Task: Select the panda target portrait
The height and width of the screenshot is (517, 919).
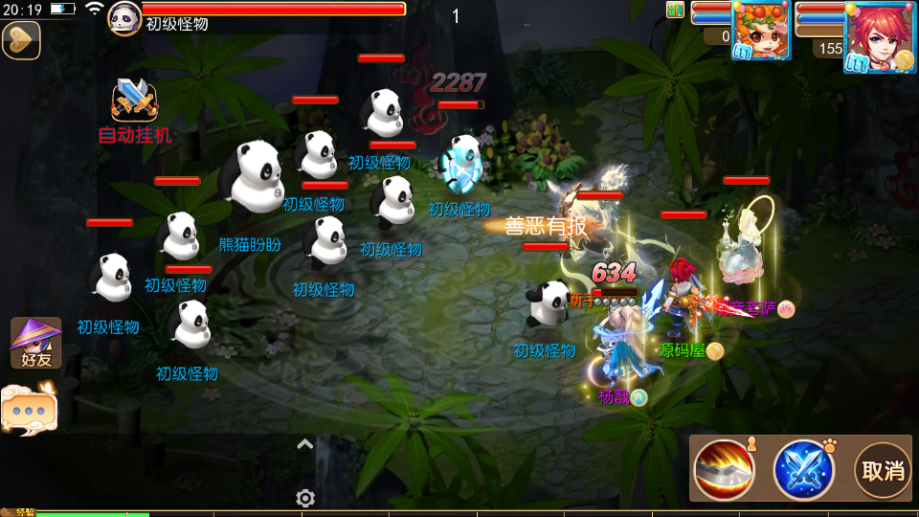Action: 125,17
